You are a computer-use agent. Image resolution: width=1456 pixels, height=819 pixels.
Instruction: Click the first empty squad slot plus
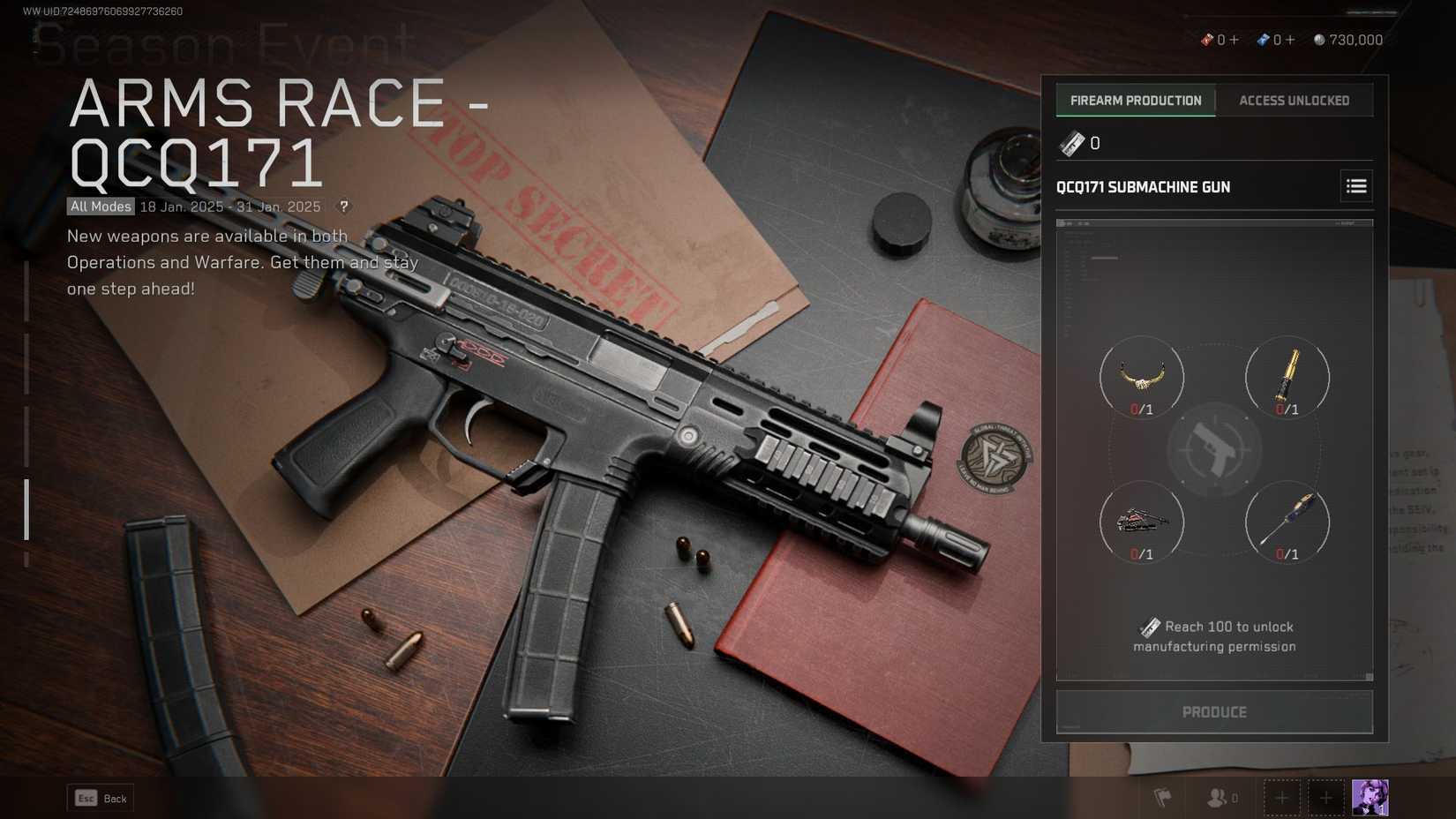[x=1281, y=798]
